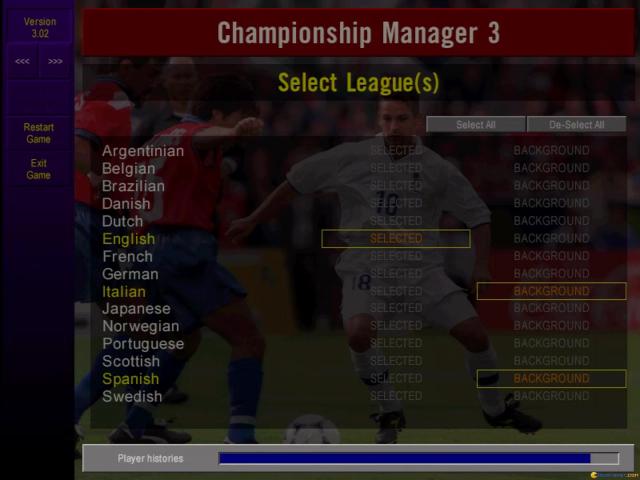This screenshot has height=480, width=640.
Task: Set the Danish league to BACKGROUND
Action: tap(551, 204)
